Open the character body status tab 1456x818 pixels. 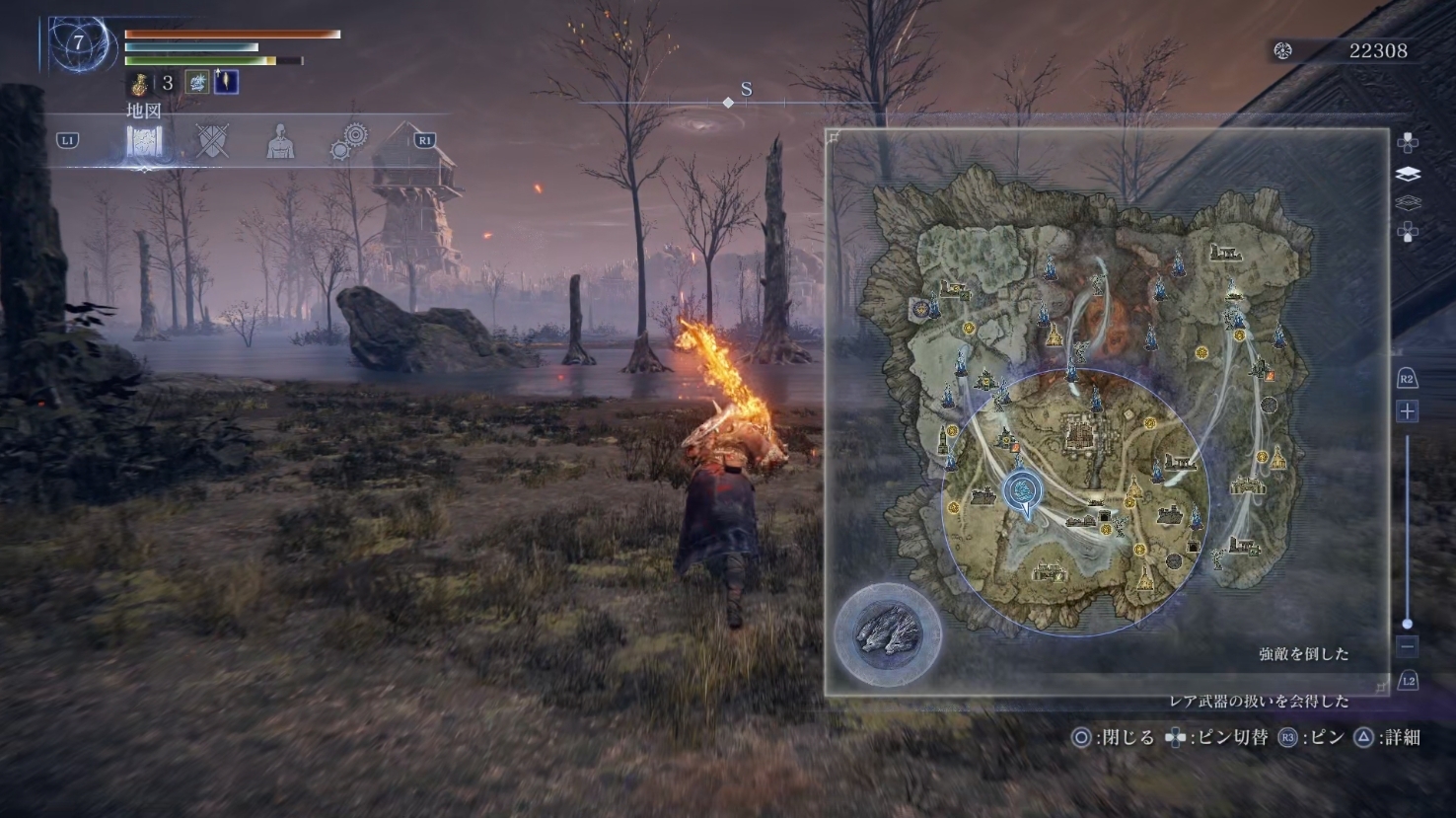[280, 142]
